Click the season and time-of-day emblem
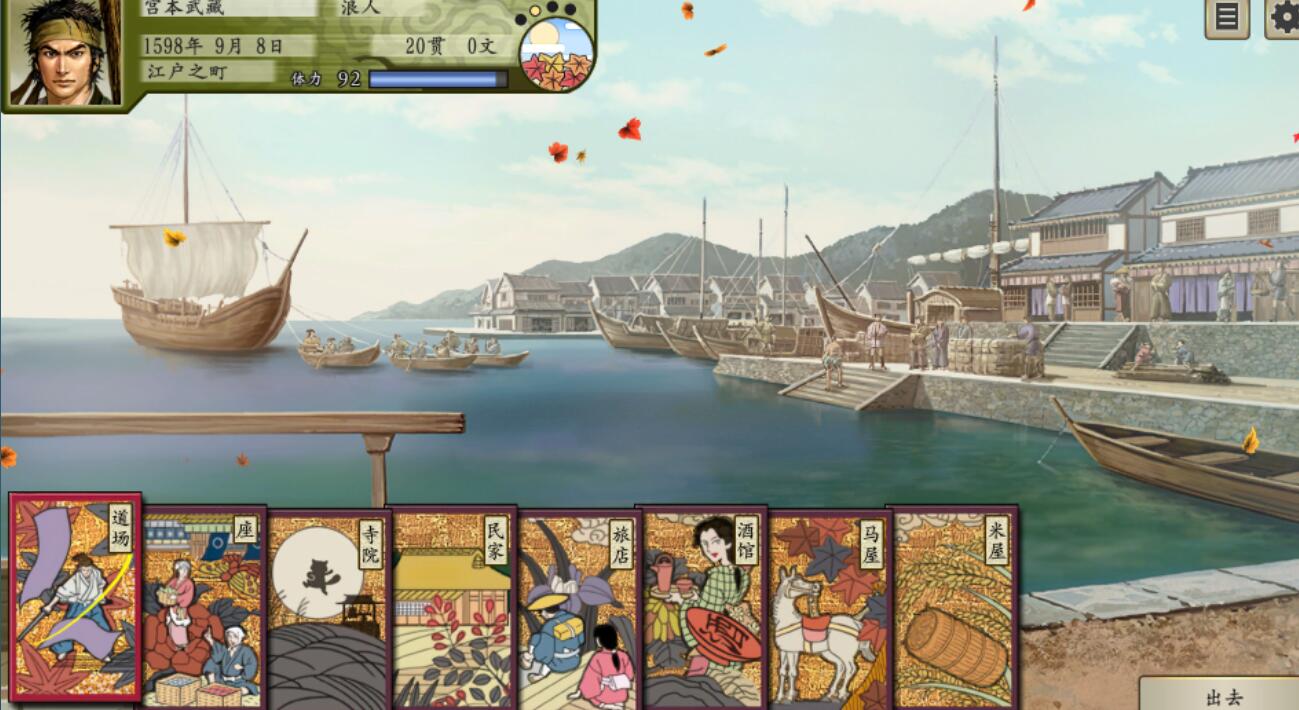 pos(557,53)
